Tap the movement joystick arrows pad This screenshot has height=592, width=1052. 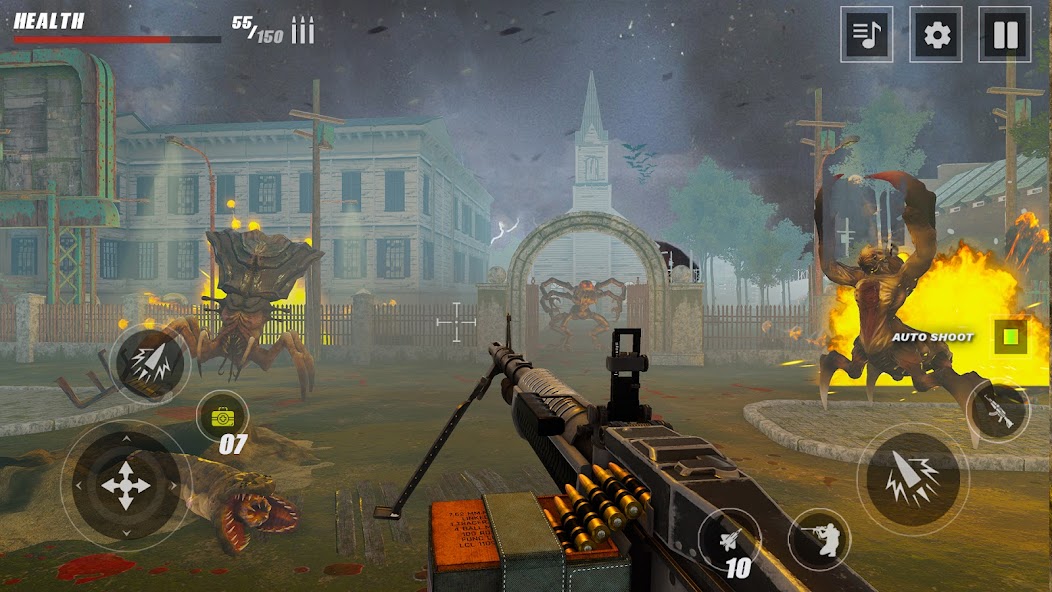[x=126, y=485]
